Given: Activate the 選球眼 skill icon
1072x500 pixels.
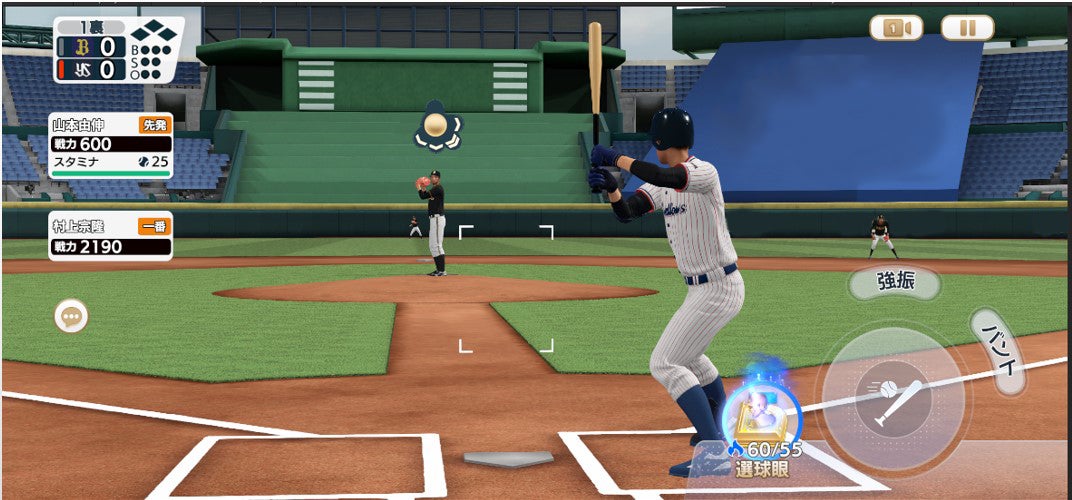Looking at the screenshot, I should pos(760,416).
